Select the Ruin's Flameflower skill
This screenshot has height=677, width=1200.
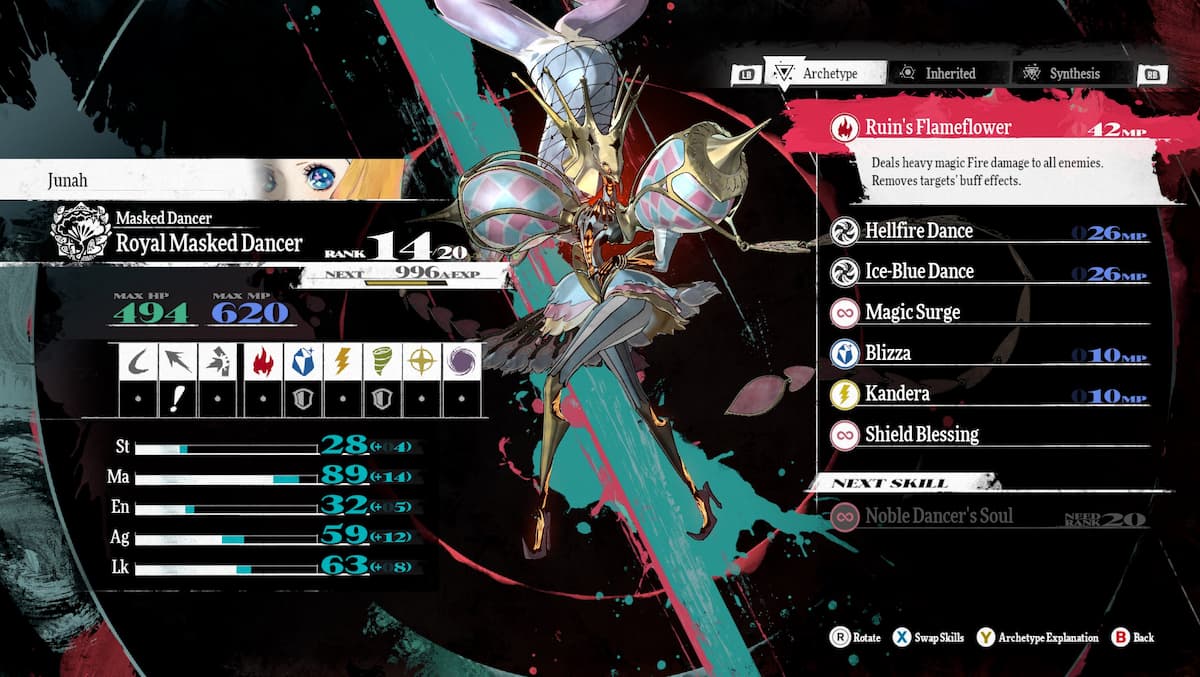[938, 127]
